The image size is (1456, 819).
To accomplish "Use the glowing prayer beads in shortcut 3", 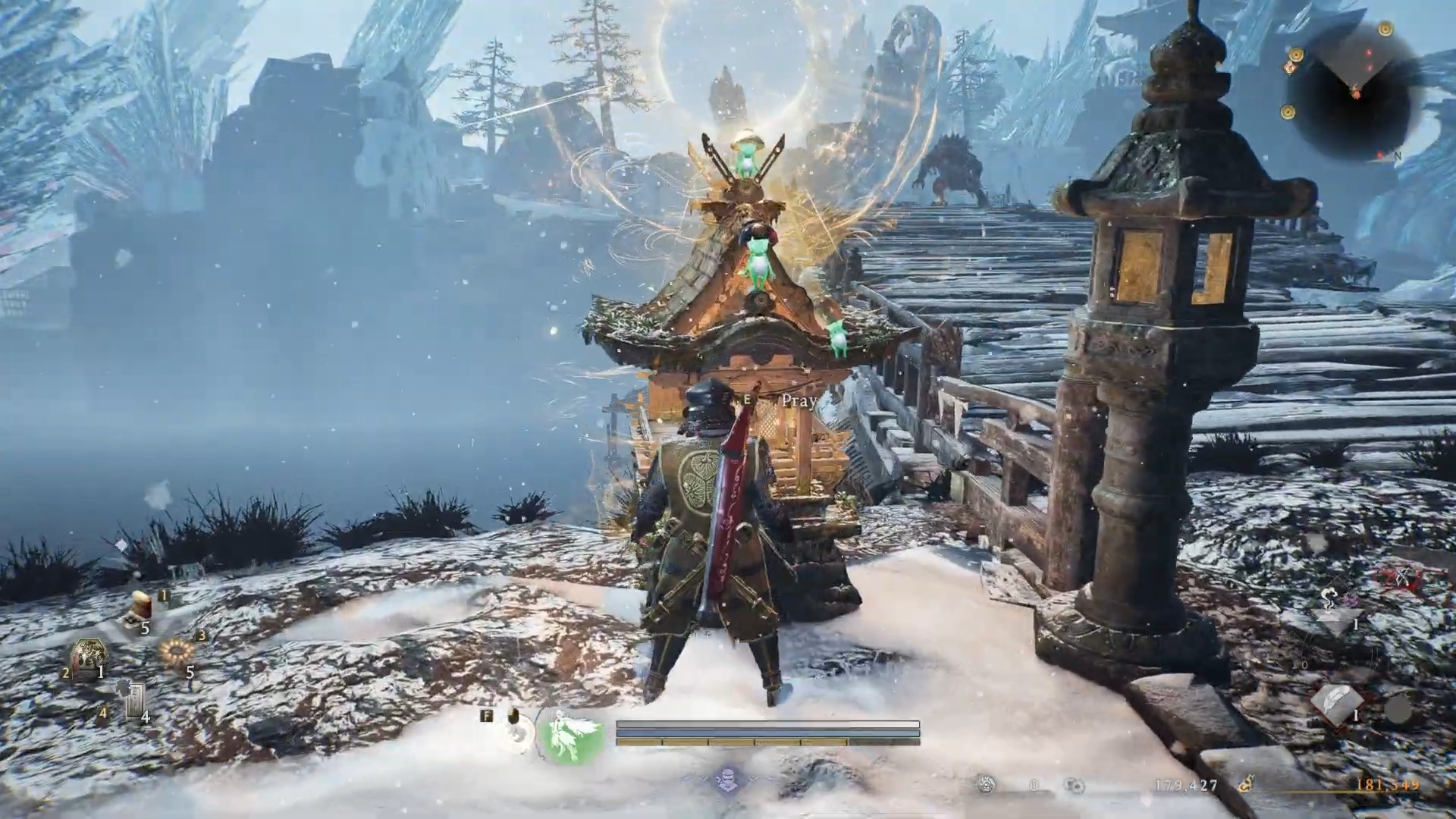I will [177, 652].
